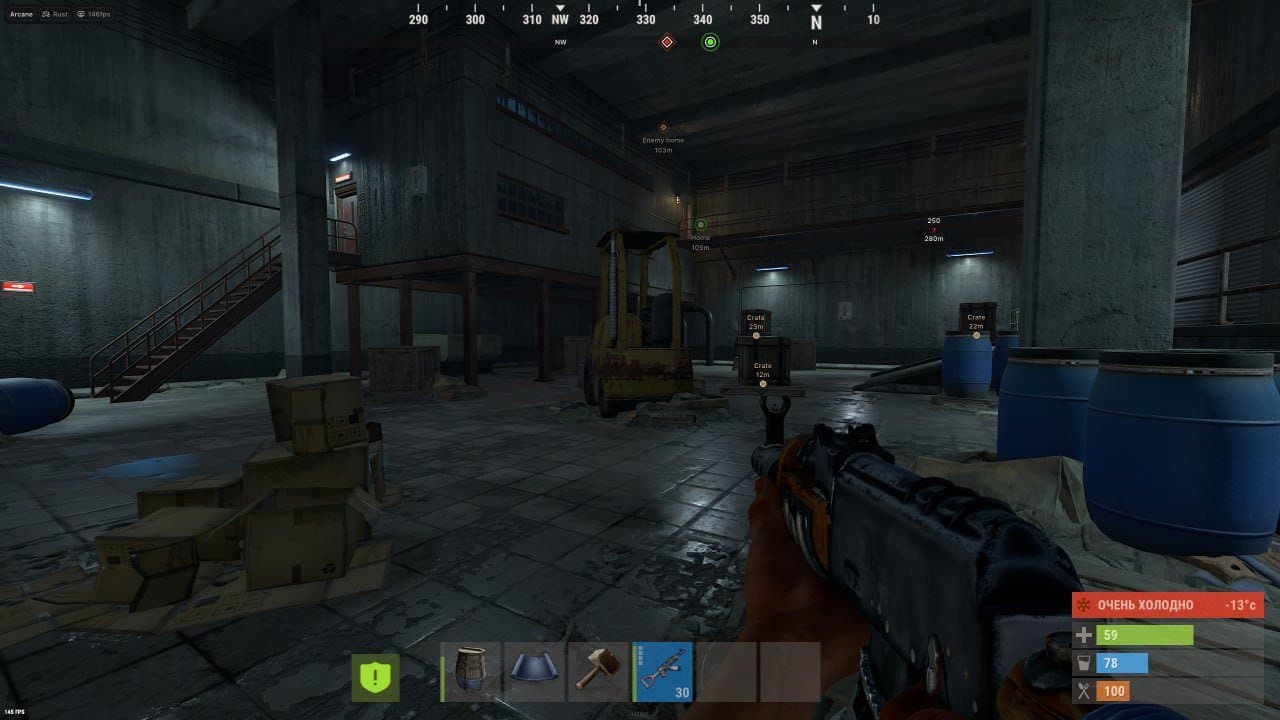Click the green circle marker on the compass
Screen dimensions: 1280x720
coord(709,41)
